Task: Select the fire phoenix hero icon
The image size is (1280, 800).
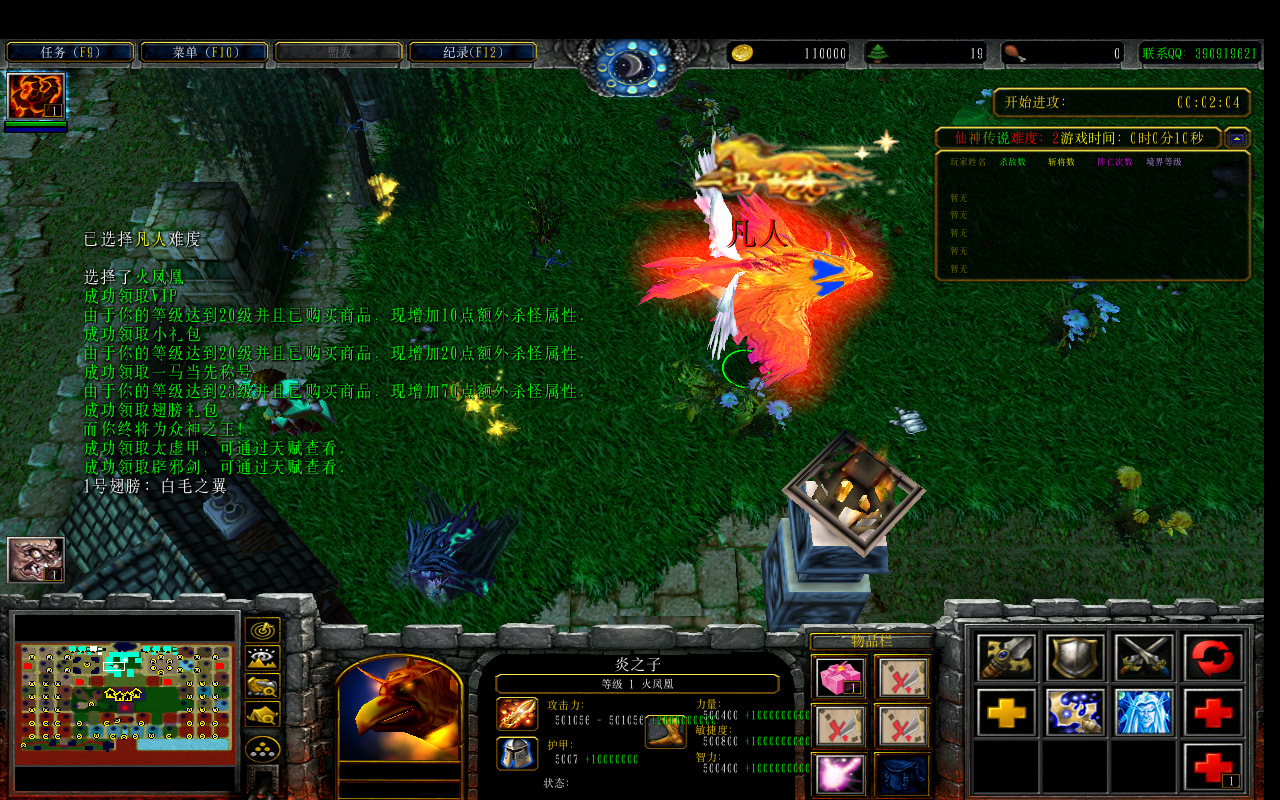Action: point(36,96)
